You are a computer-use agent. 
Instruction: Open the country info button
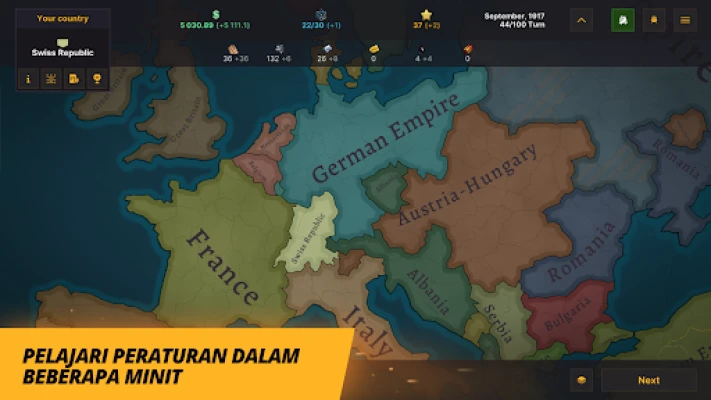coord(28,78)
